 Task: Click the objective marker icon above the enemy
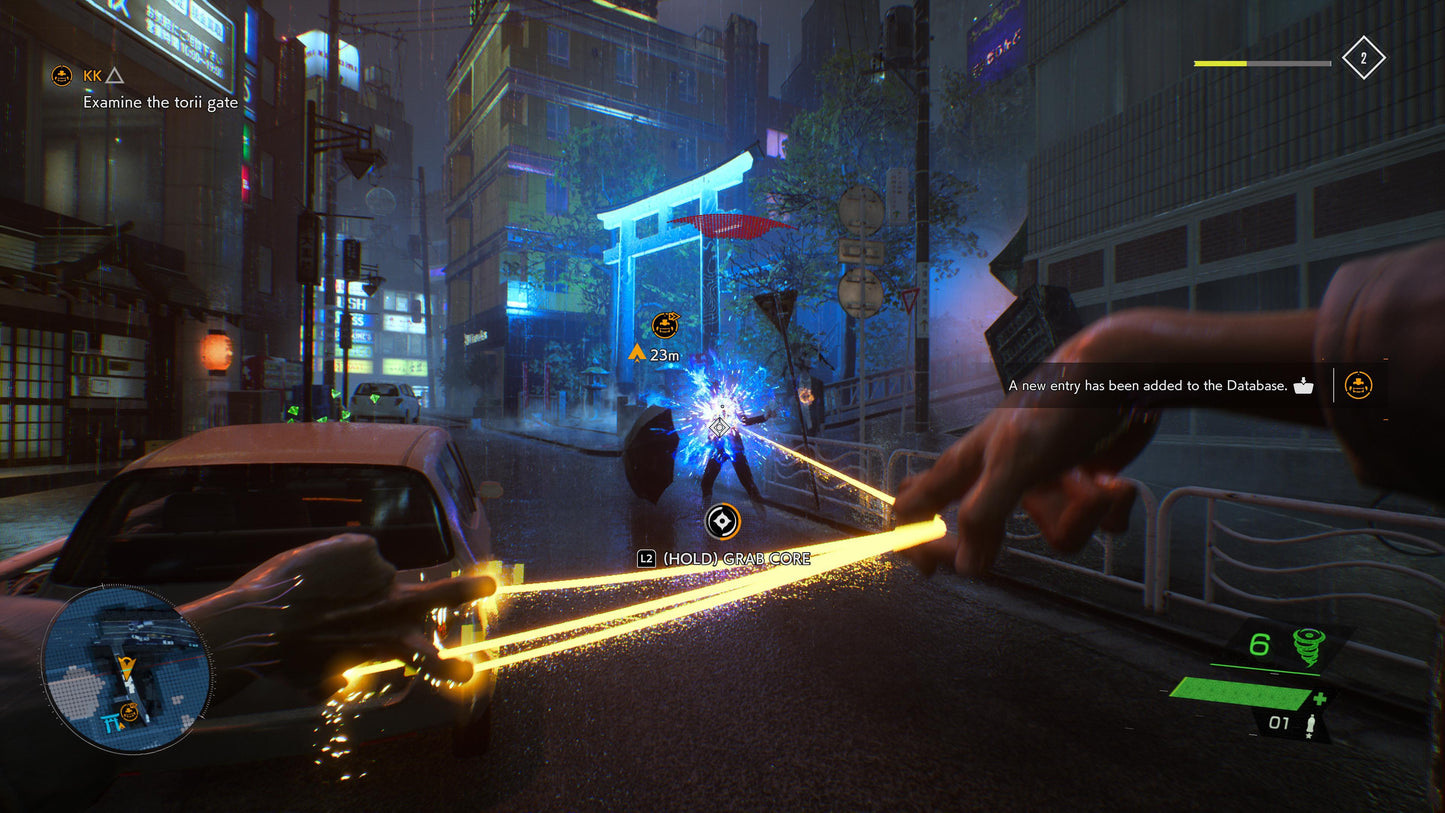pos(663,325)
